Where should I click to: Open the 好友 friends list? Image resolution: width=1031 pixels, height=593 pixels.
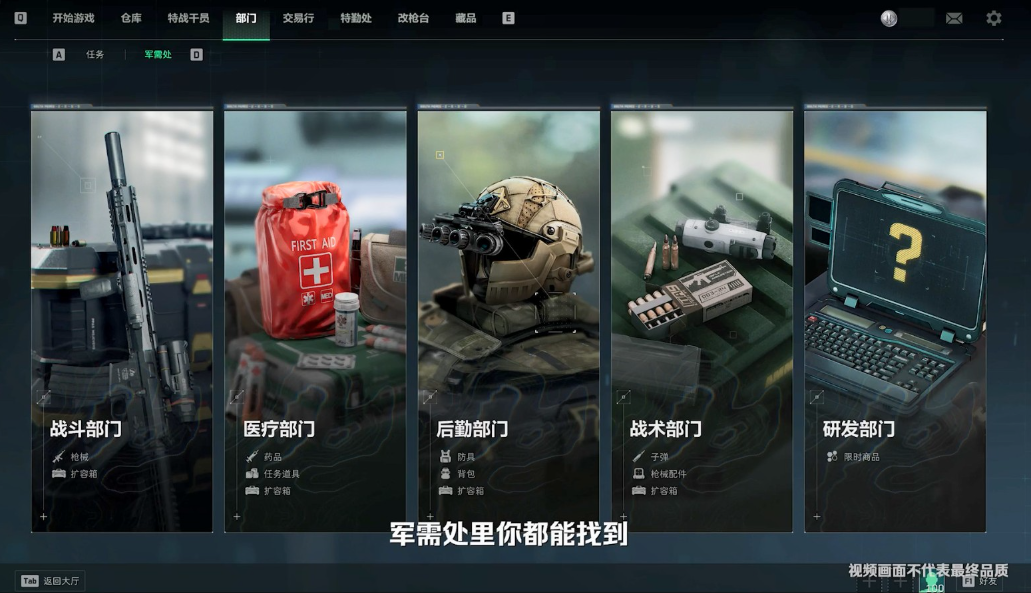tap(980, 580)
